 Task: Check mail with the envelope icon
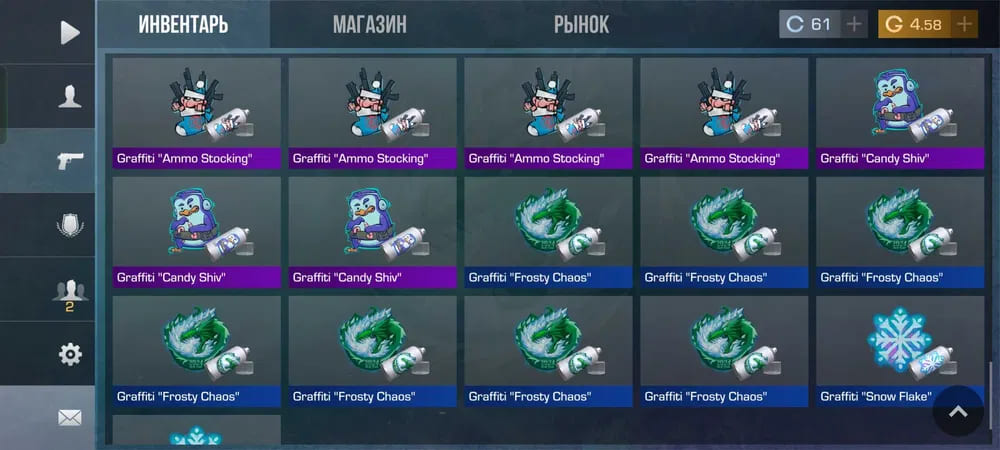point(69,418)
